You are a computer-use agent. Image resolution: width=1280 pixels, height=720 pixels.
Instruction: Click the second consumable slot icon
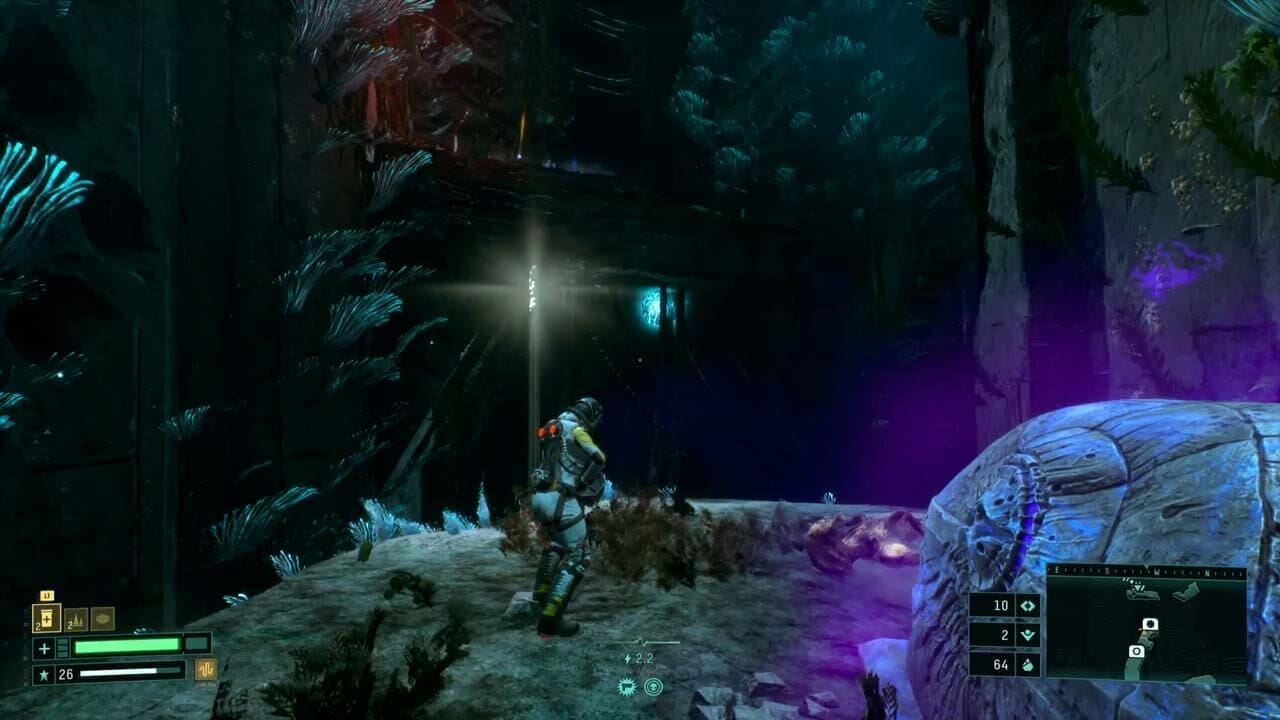pyautogui.click(x=74, y=619)
